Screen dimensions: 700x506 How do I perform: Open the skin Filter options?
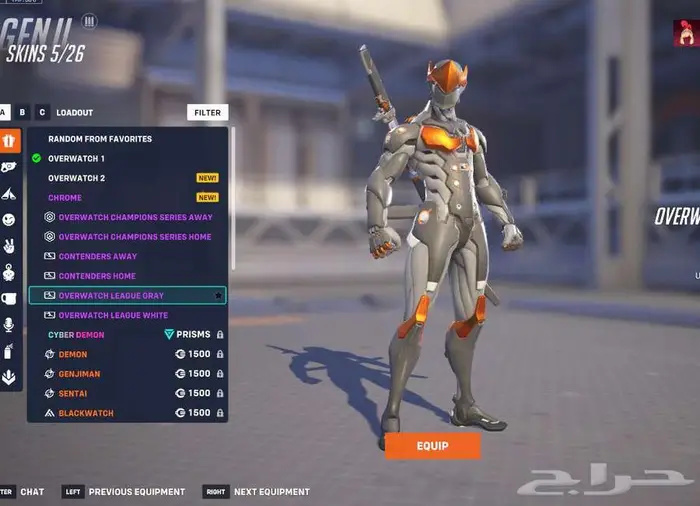tap(207, 113)
